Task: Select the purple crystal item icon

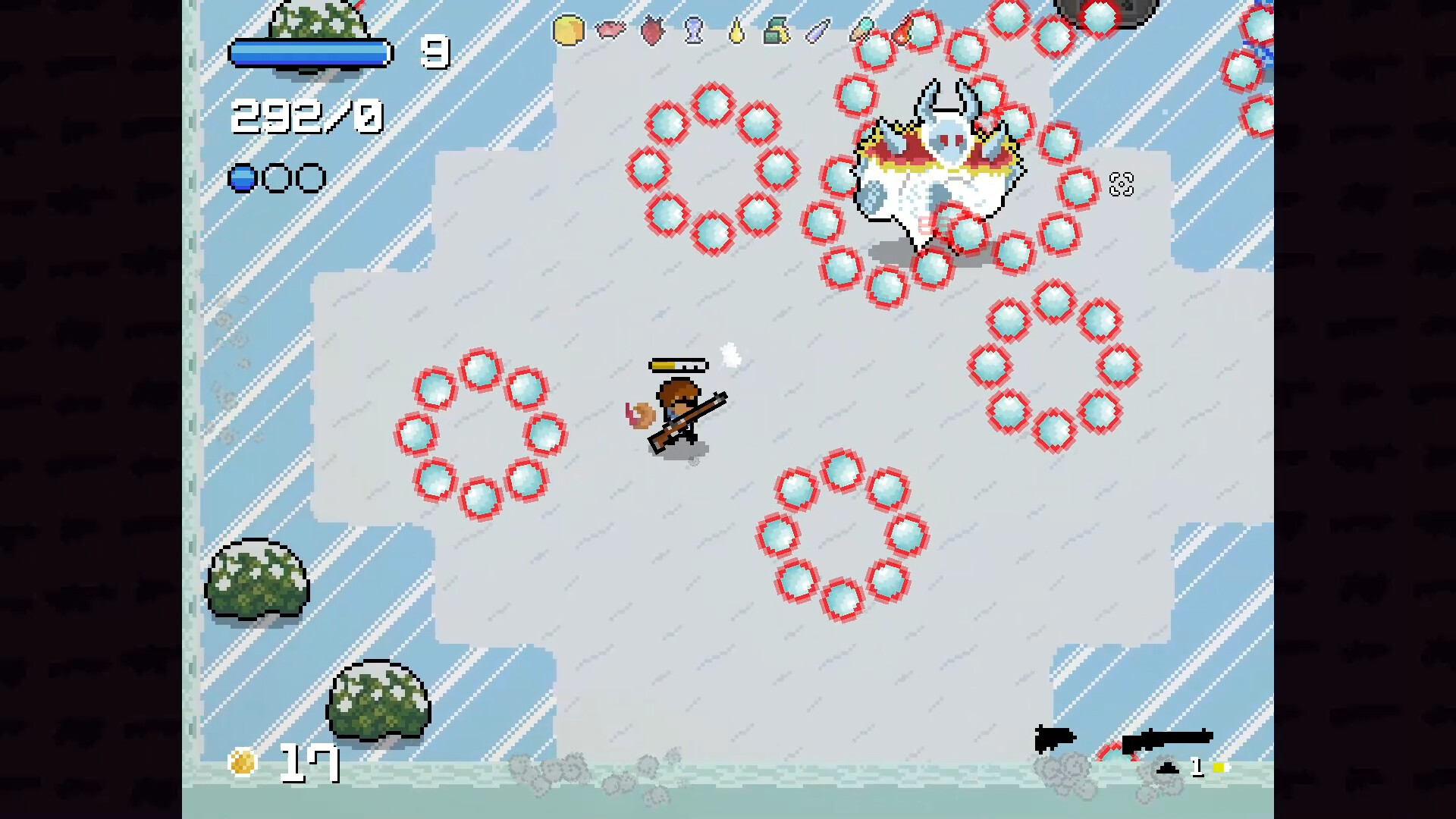Action: (816, 30)
